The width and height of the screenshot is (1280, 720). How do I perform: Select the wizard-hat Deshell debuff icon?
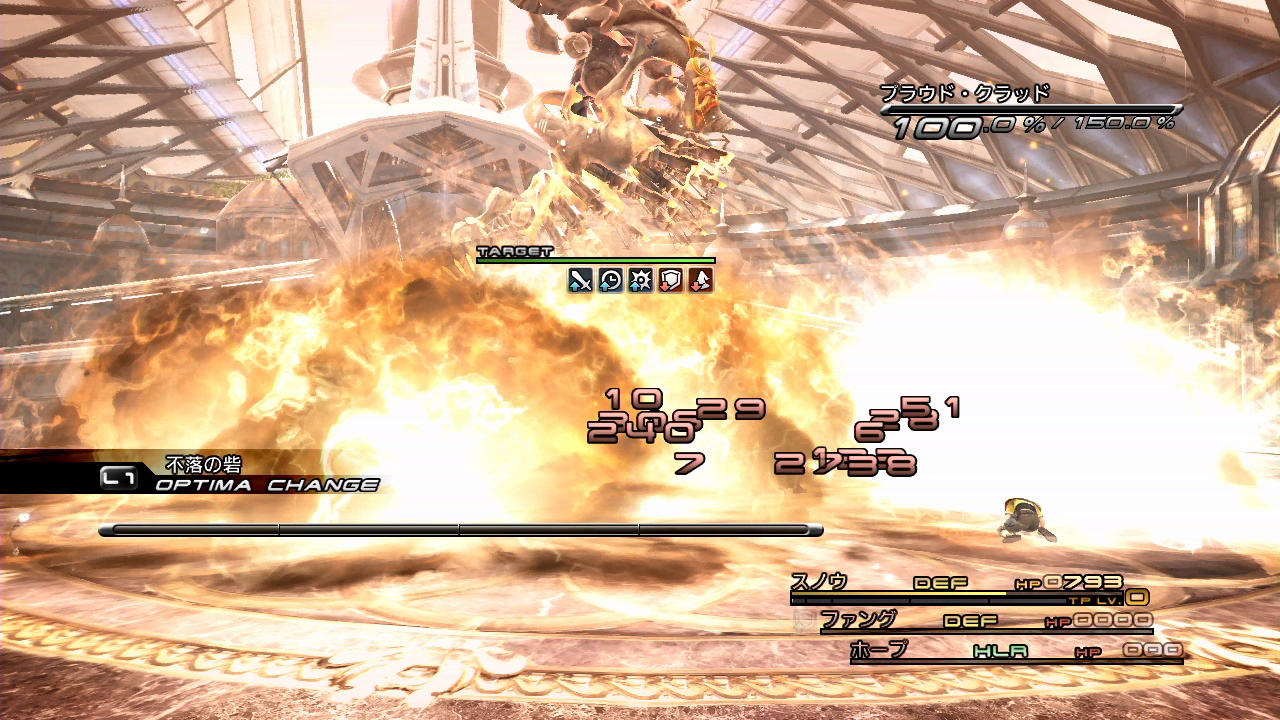tap(700, 281)
